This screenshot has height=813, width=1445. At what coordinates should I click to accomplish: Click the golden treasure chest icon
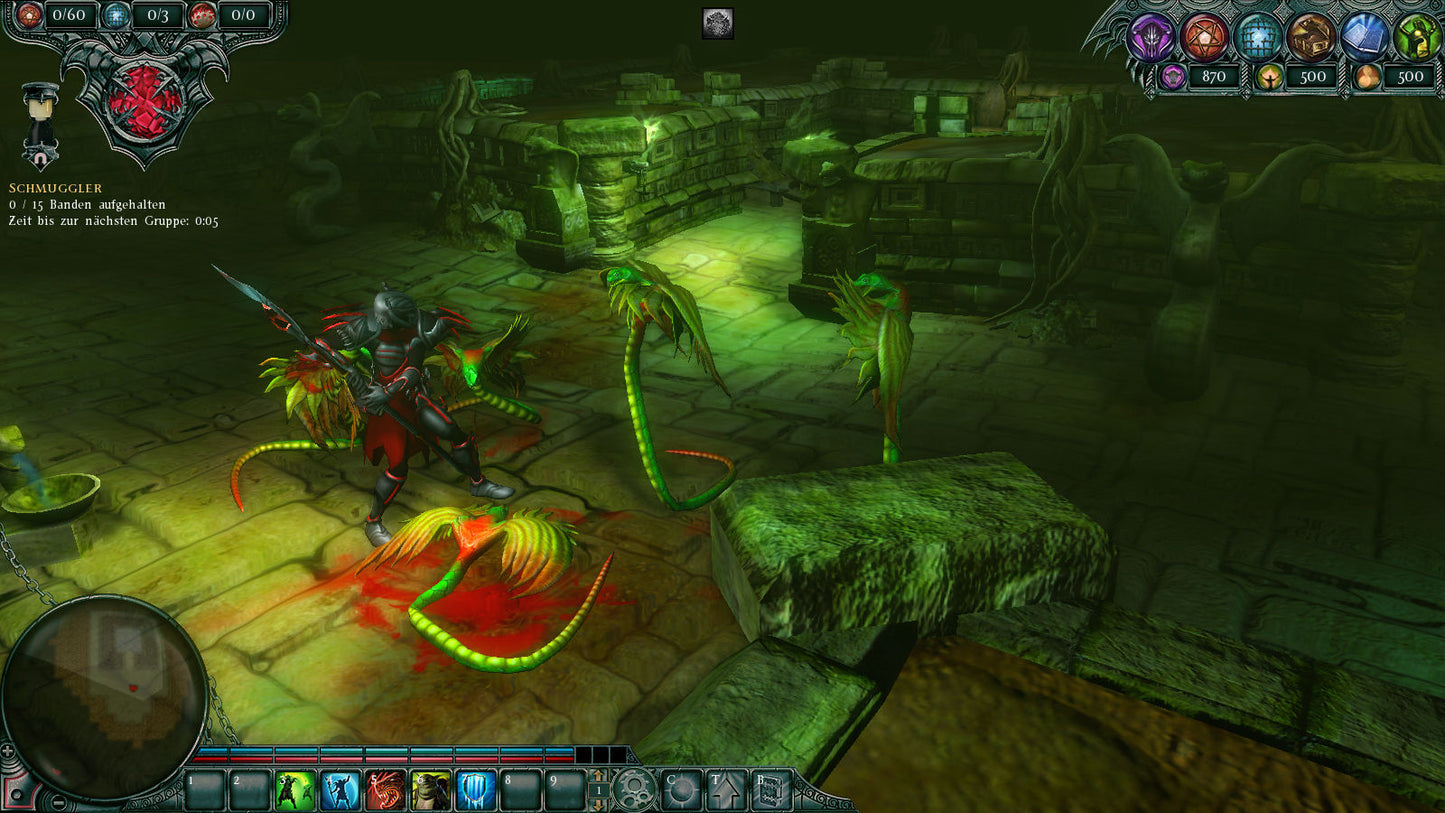tap(1311, 38)
